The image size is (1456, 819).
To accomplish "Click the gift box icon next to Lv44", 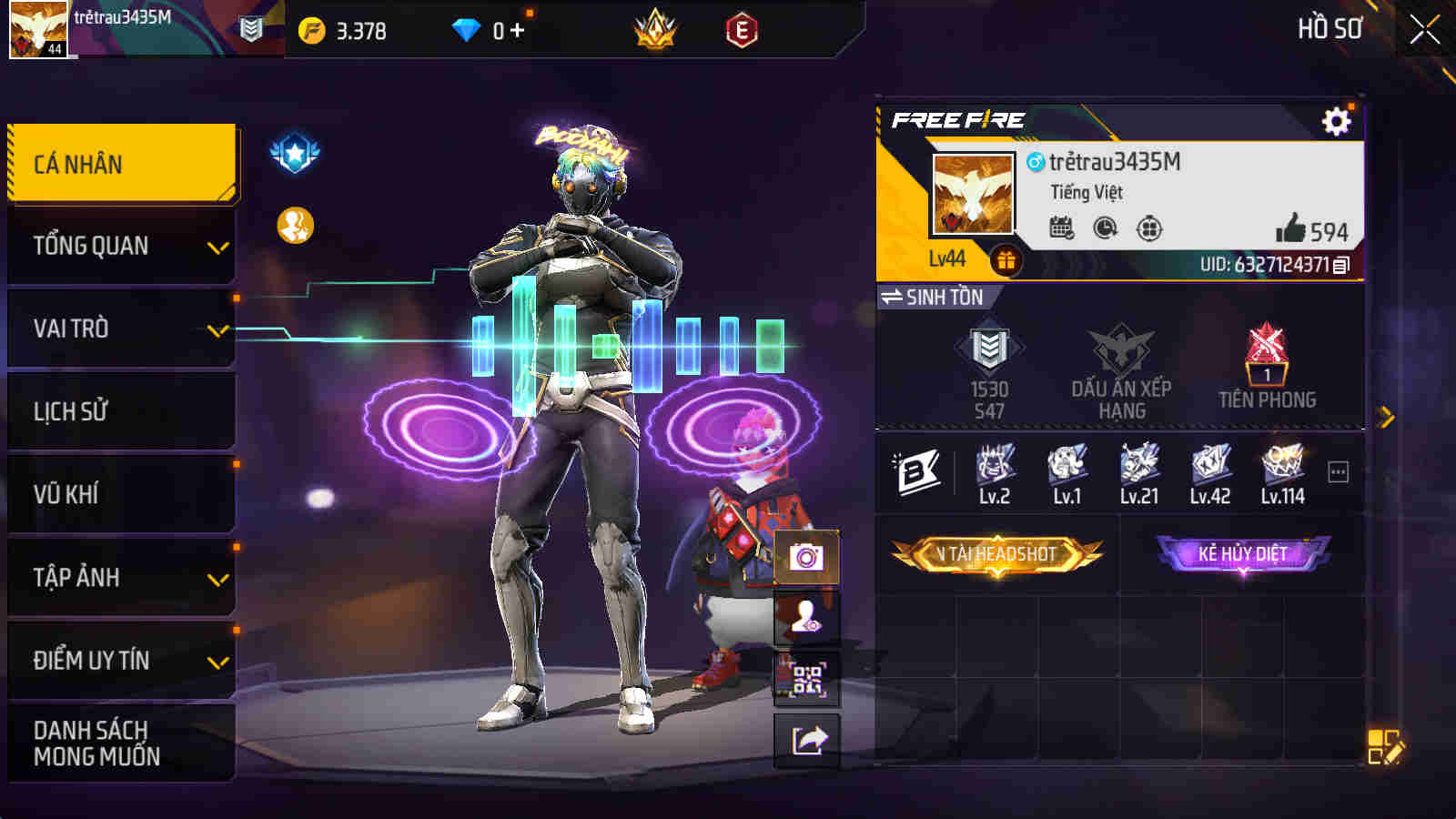I will (x=1007, y=259).
